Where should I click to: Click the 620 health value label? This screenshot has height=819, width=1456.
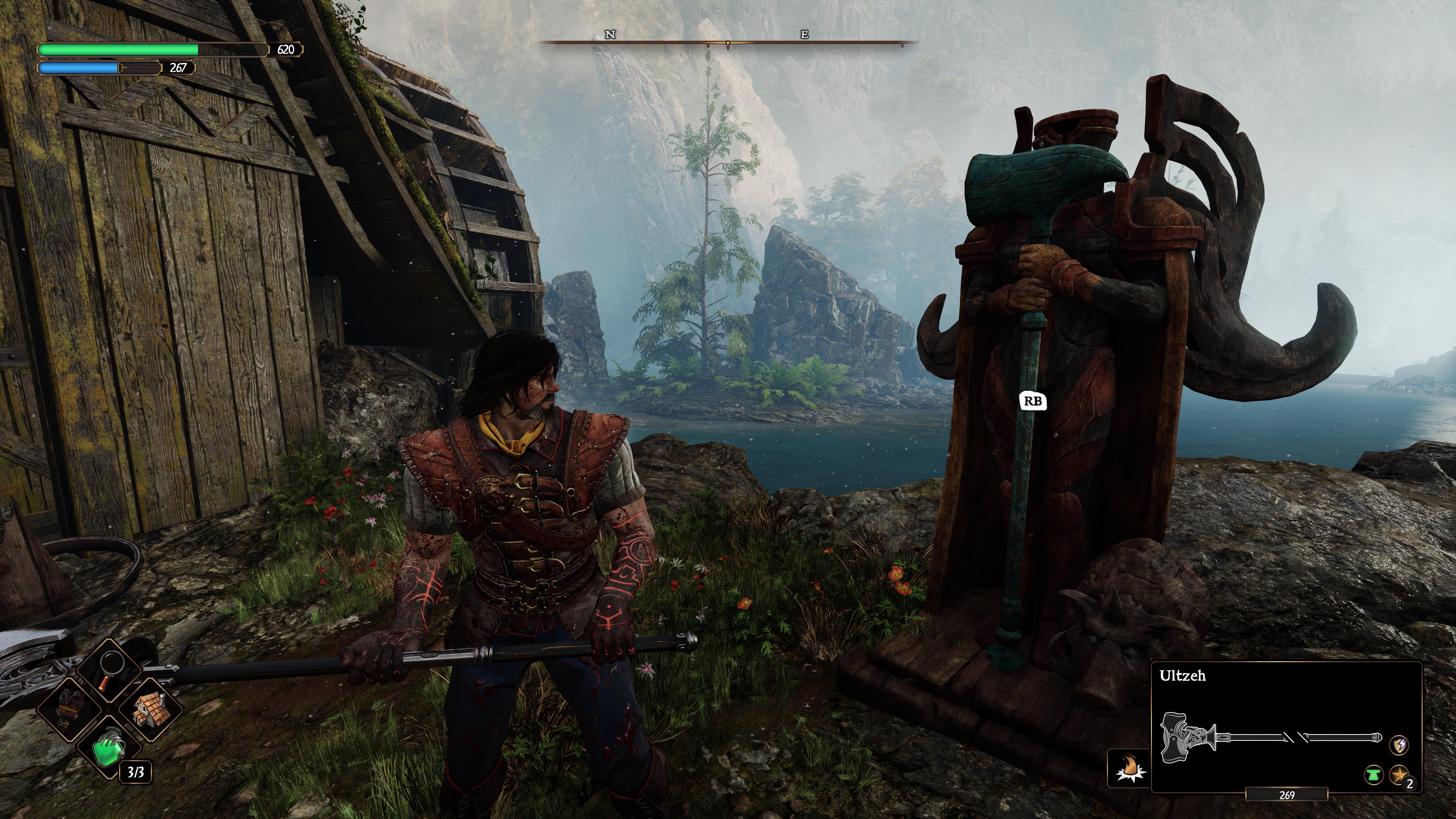pyautogui.click(x=287, y=50)
